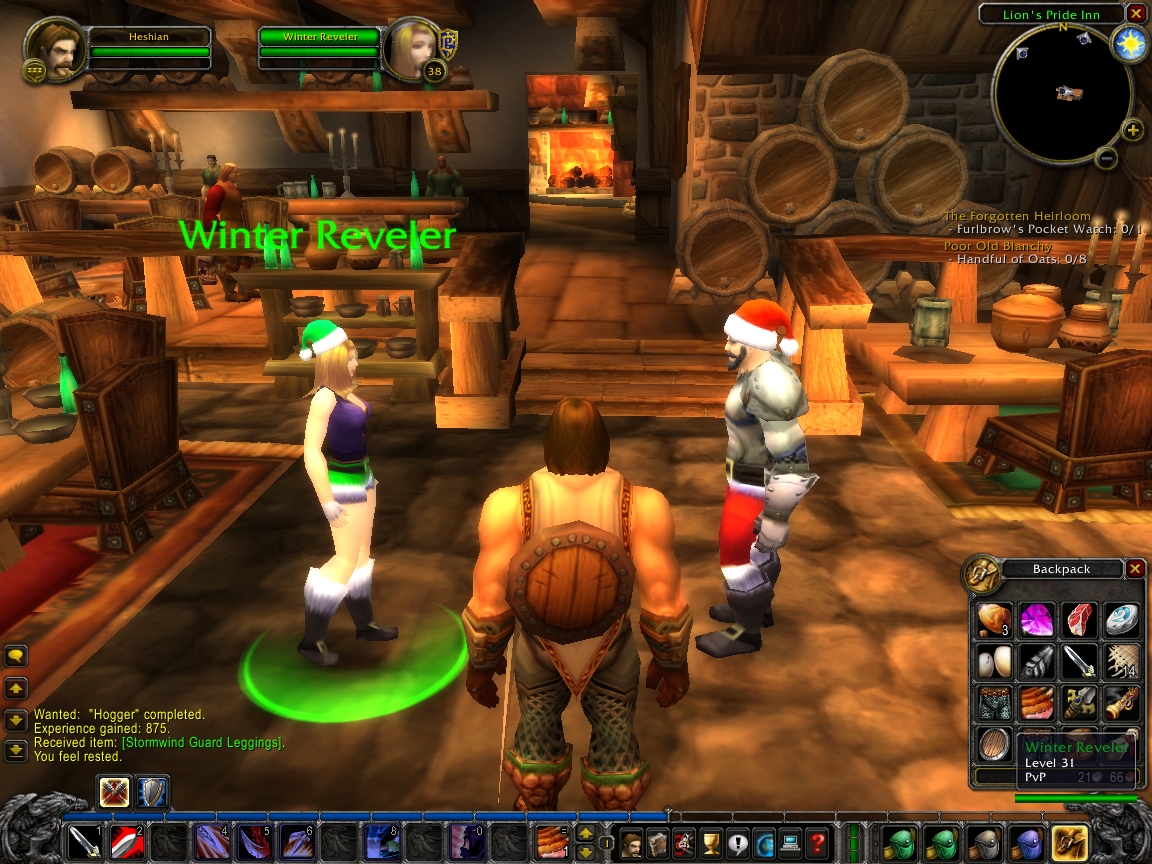This screenshot has width=1152, height=864.
Task: Zoom in on the minimap
Action: [x=1132, y=130]
